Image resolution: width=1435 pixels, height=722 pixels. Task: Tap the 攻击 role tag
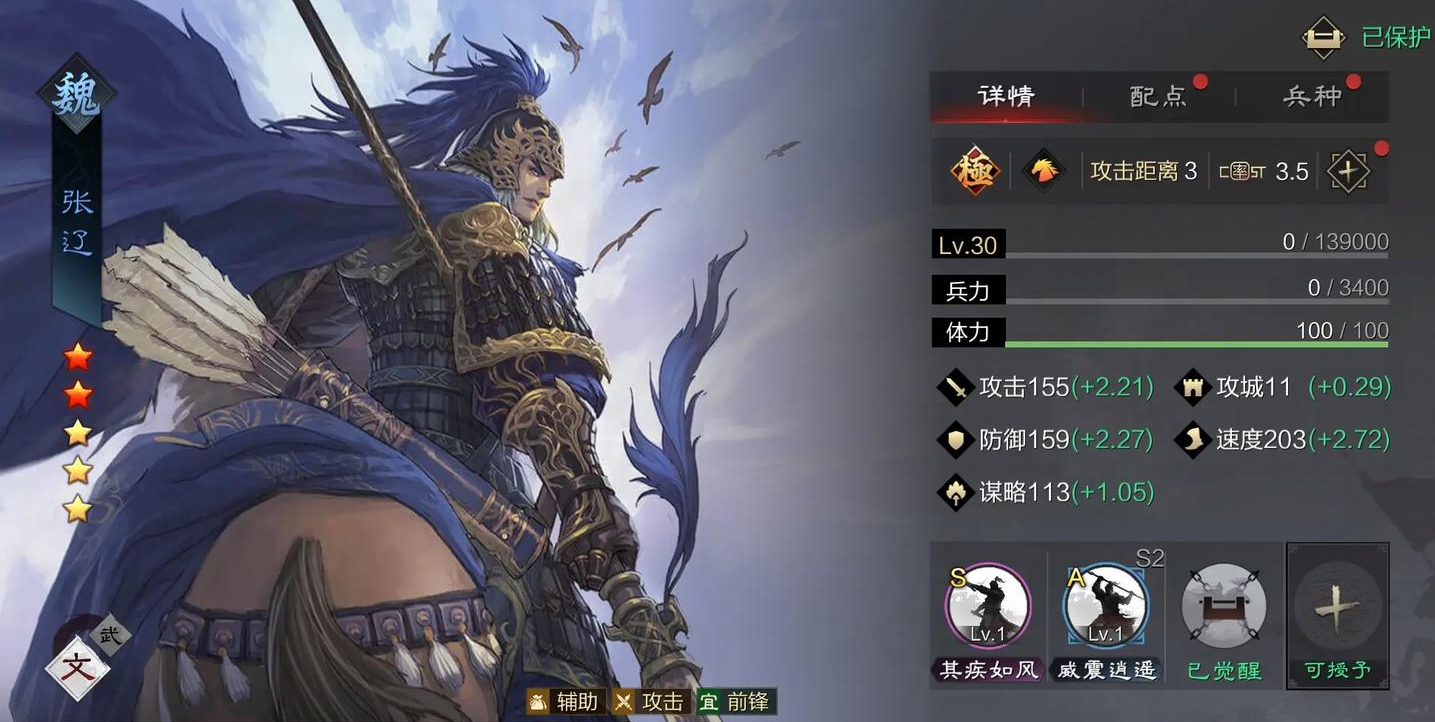[649, 702]
